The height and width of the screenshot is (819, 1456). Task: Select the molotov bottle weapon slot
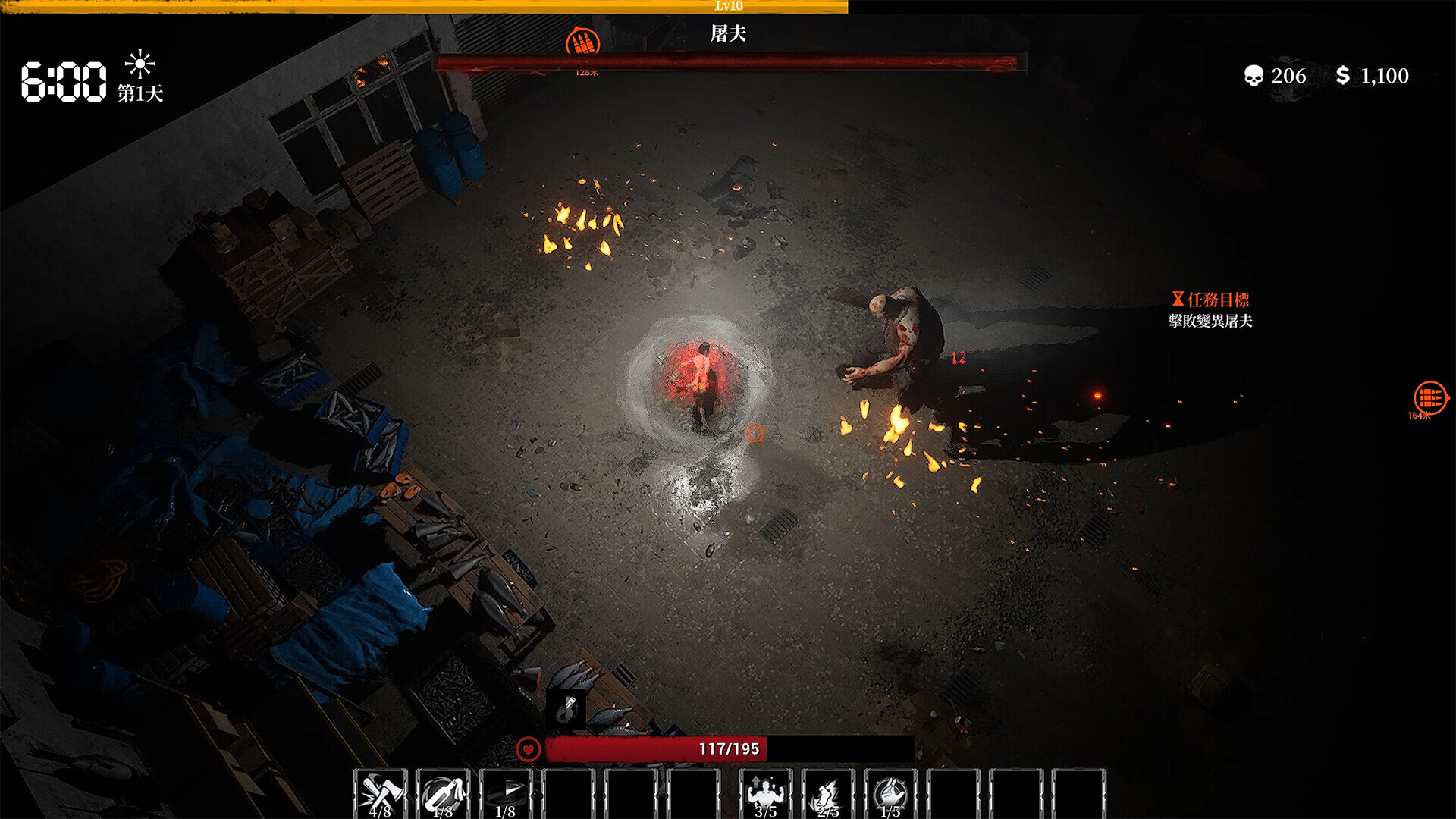pyautogui.click(x=443, y=793)
